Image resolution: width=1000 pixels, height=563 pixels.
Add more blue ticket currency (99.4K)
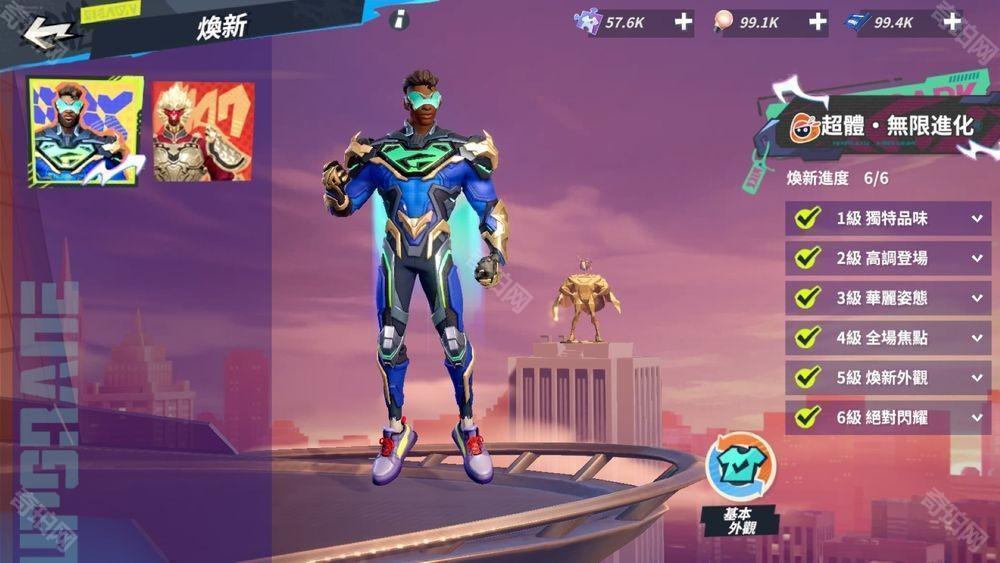[951, 22]
